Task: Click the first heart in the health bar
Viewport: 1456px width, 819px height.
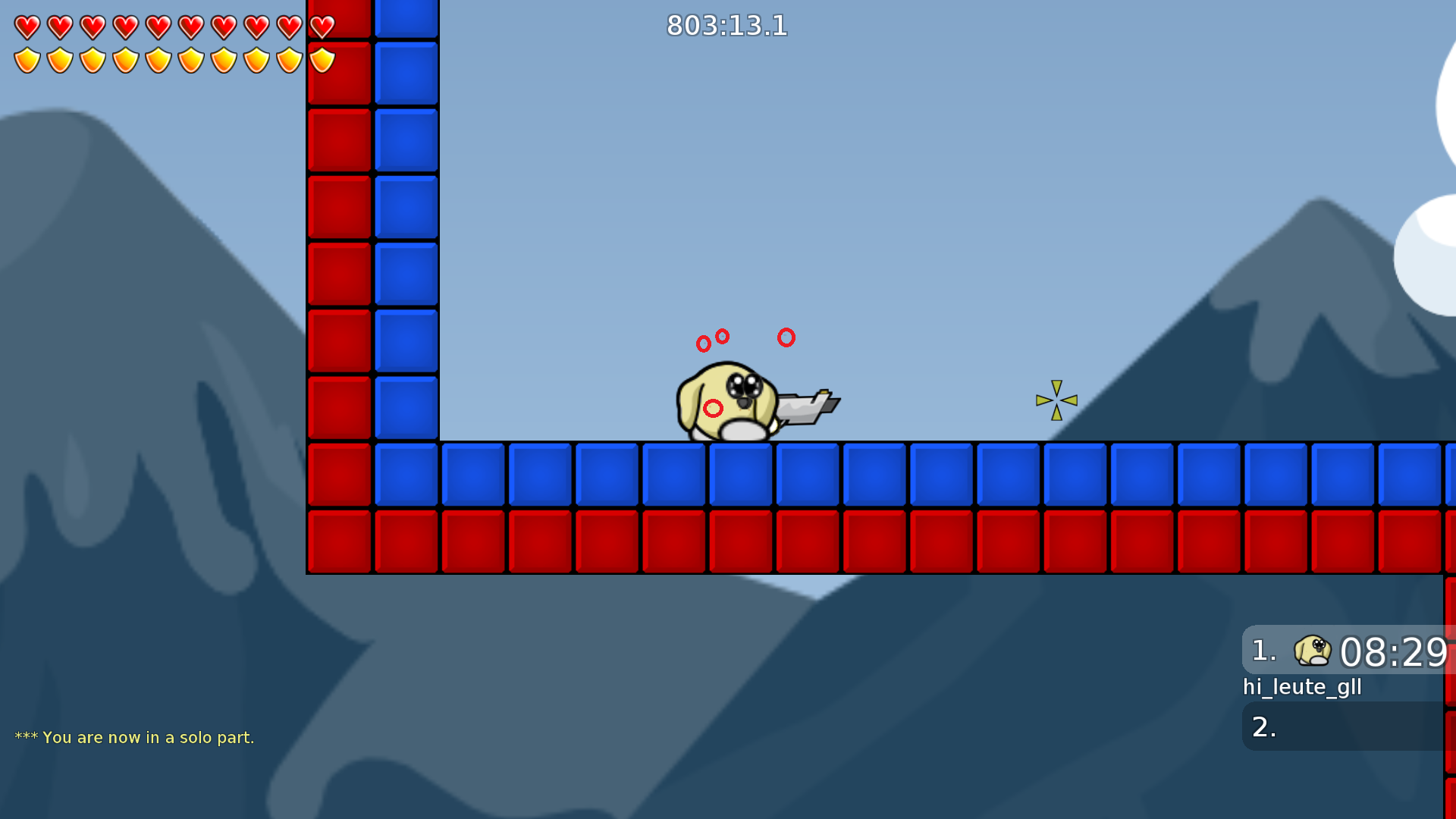Action: click(x=27, y=27)
